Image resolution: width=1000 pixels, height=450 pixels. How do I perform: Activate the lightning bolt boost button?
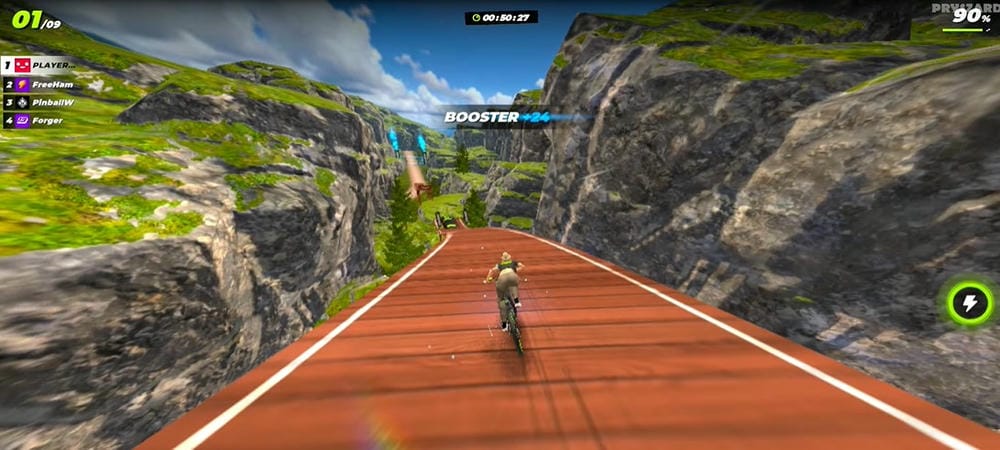coord(969,303)
